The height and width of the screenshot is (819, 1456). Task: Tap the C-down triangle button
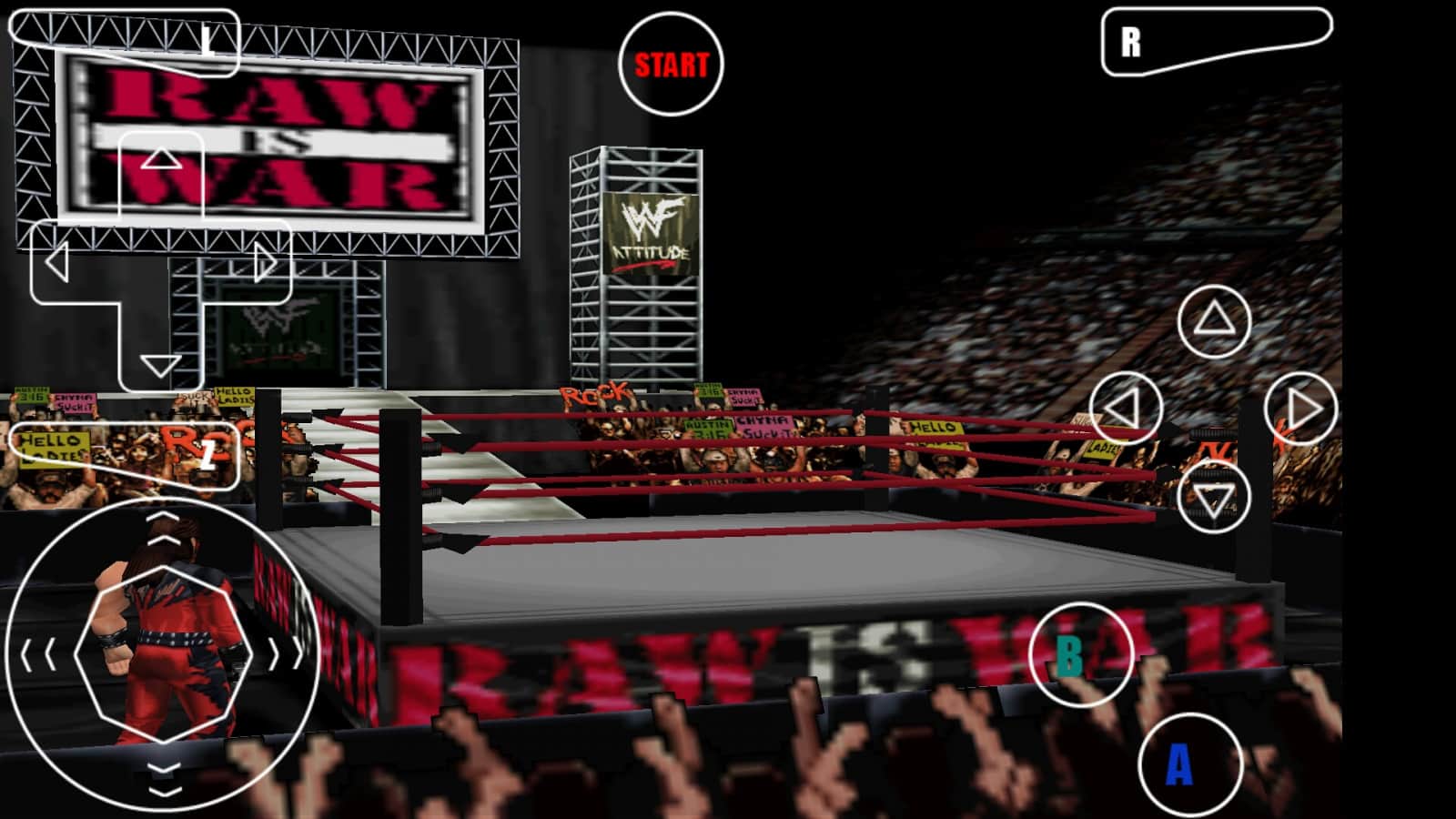tap(1214, 497)
